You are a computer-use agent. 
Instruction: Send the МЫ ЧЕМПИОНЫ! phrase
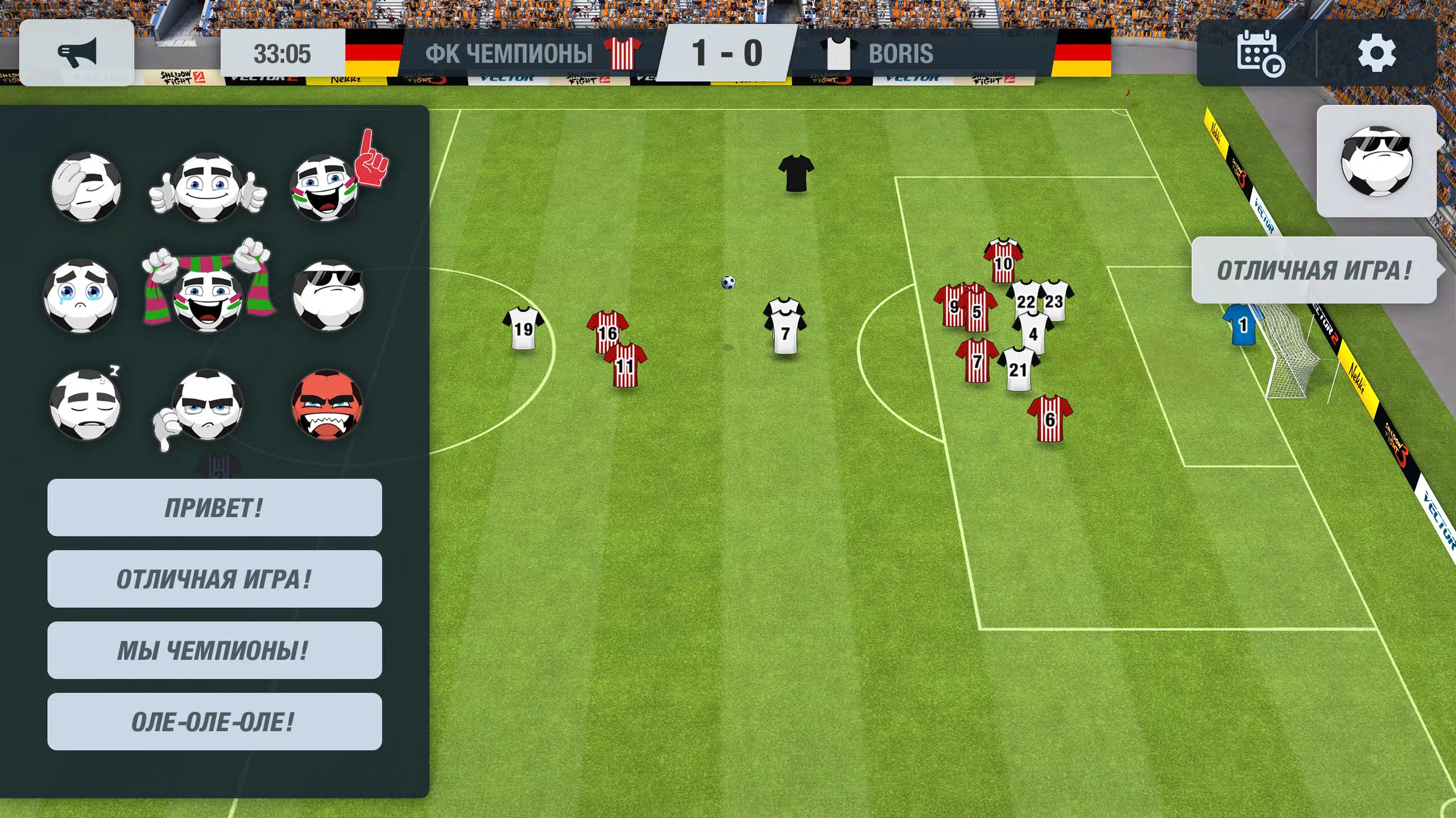coord(214,650)
